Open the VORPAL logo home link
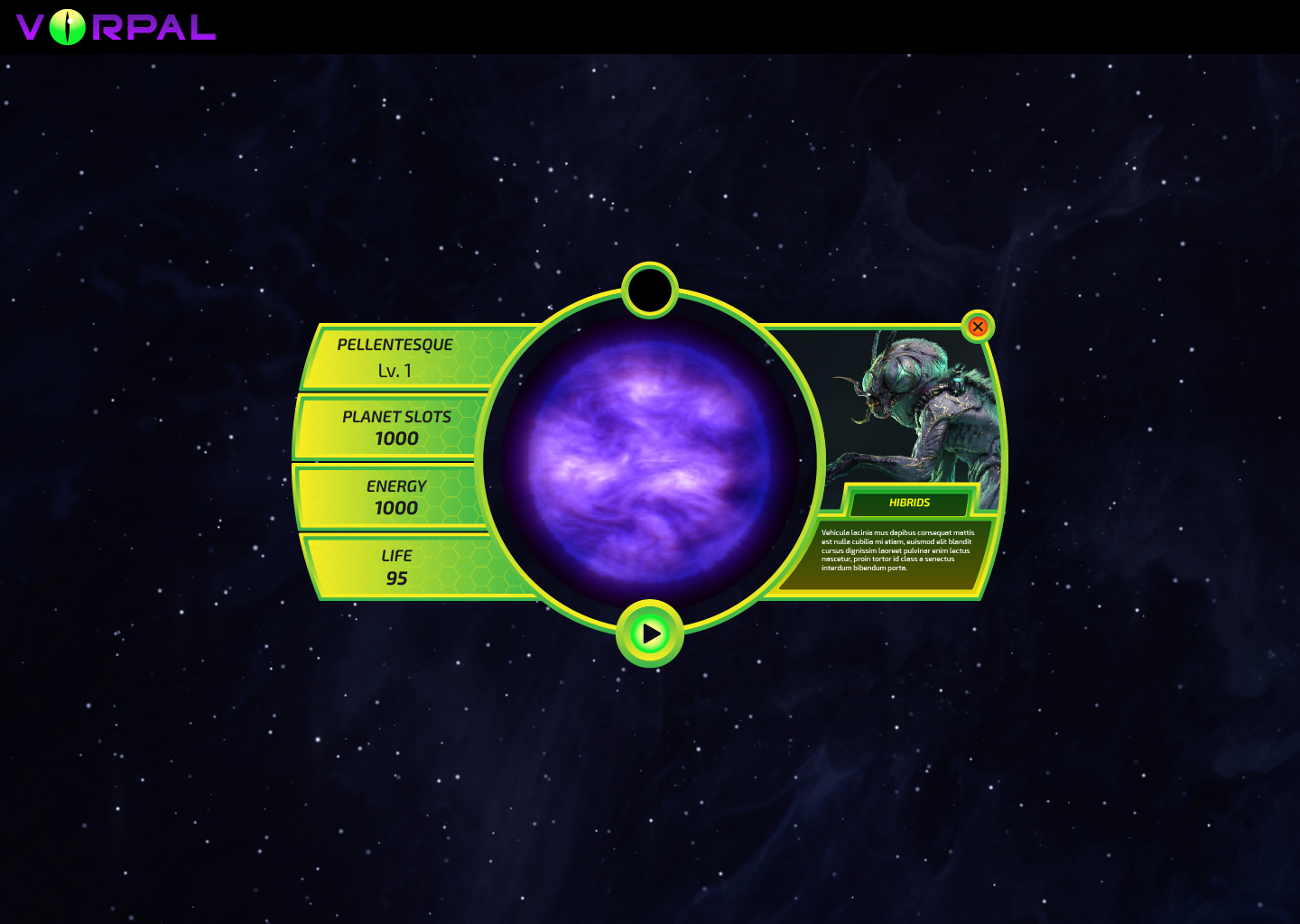This screenshot has width=1300, height=924. [x=116, y=27]
